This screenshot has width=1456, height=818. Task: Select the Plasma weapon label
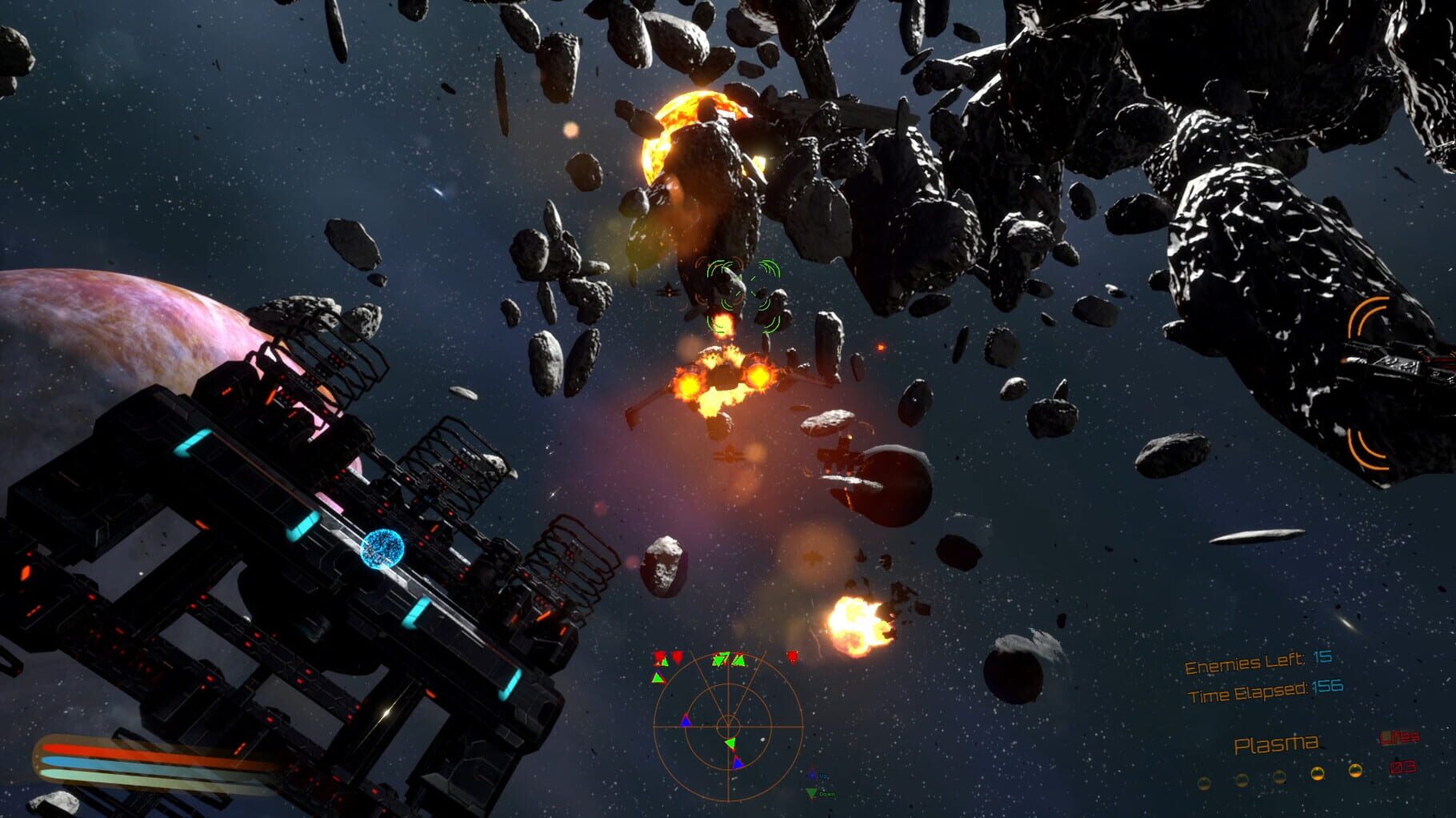(x=1275, y=744)
